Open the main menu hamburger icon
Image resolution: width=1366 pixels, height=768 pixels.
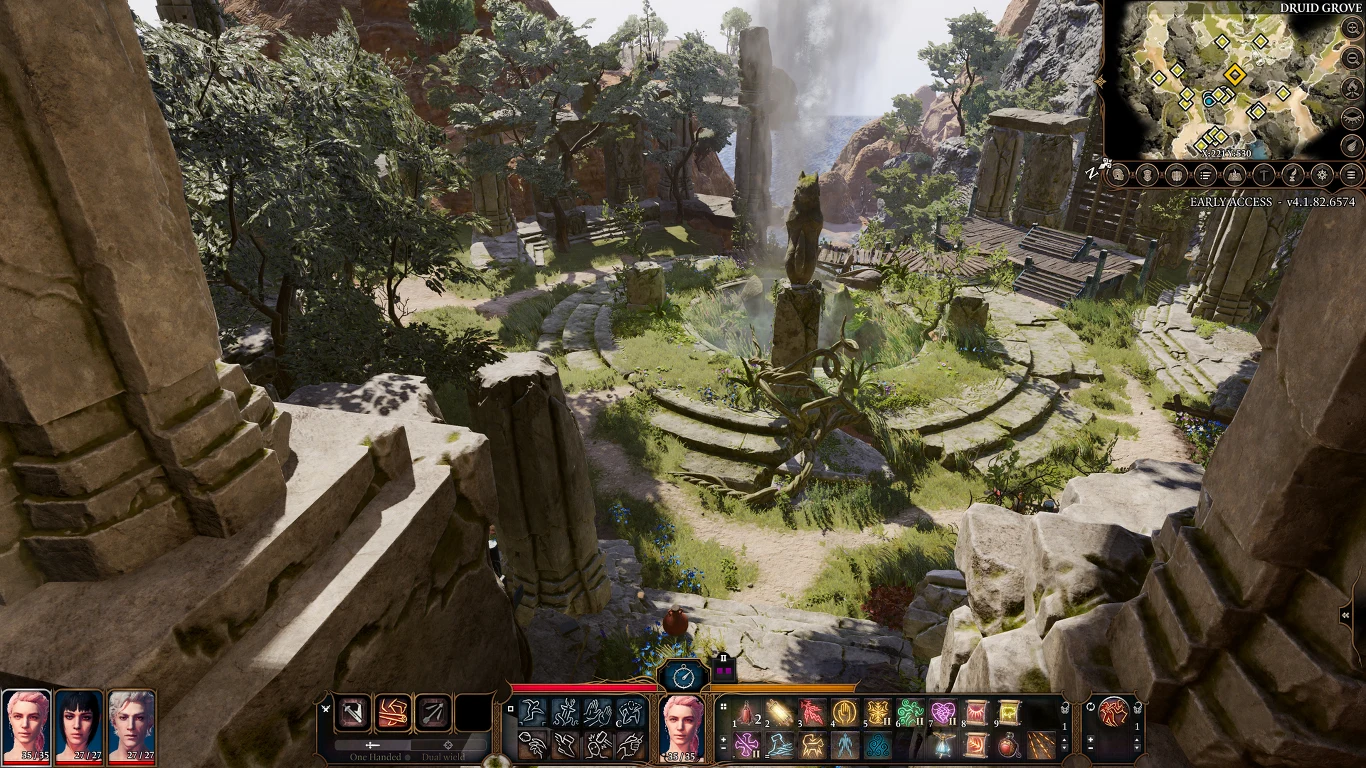(x=1350, y=175)
